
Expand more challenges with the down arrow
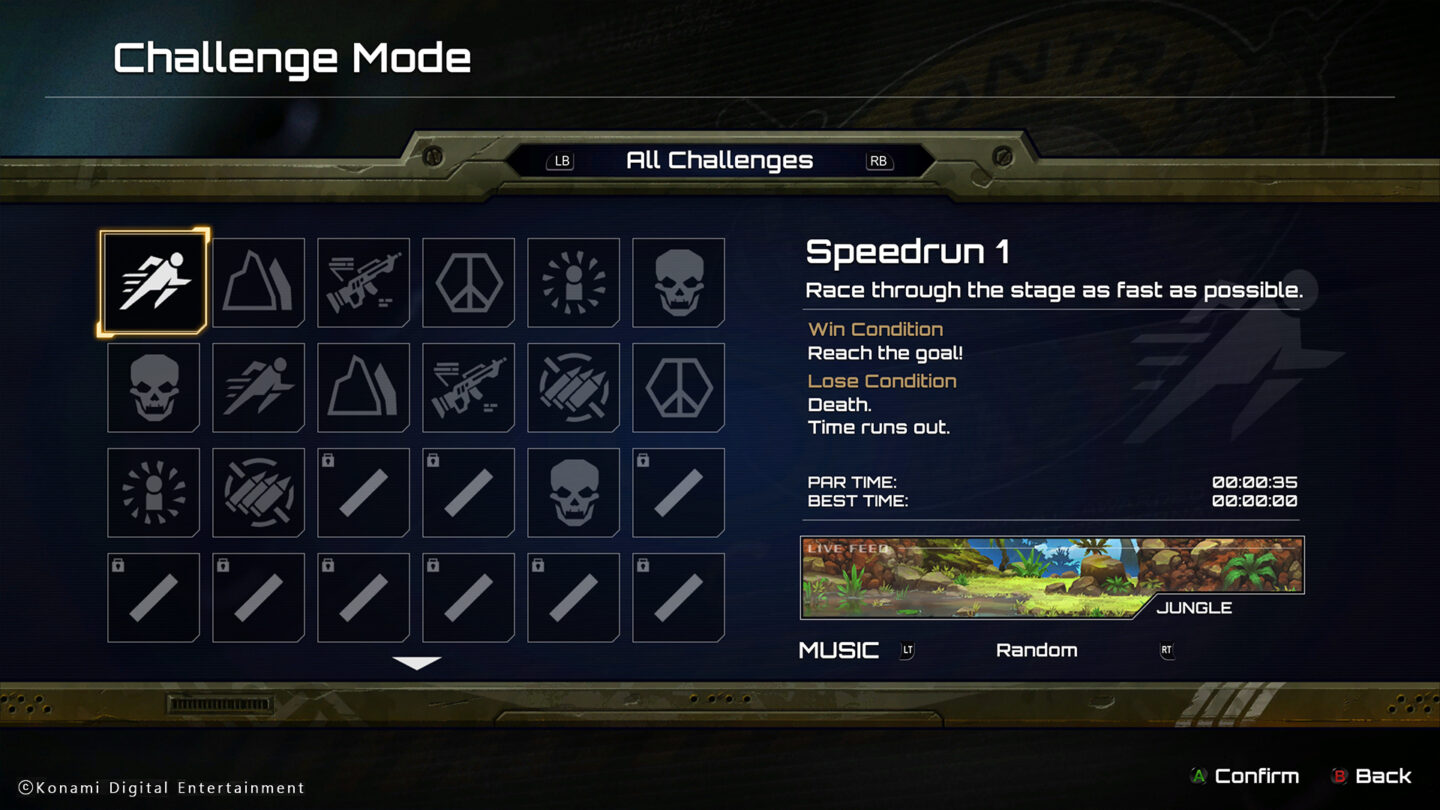coord(416,661)
